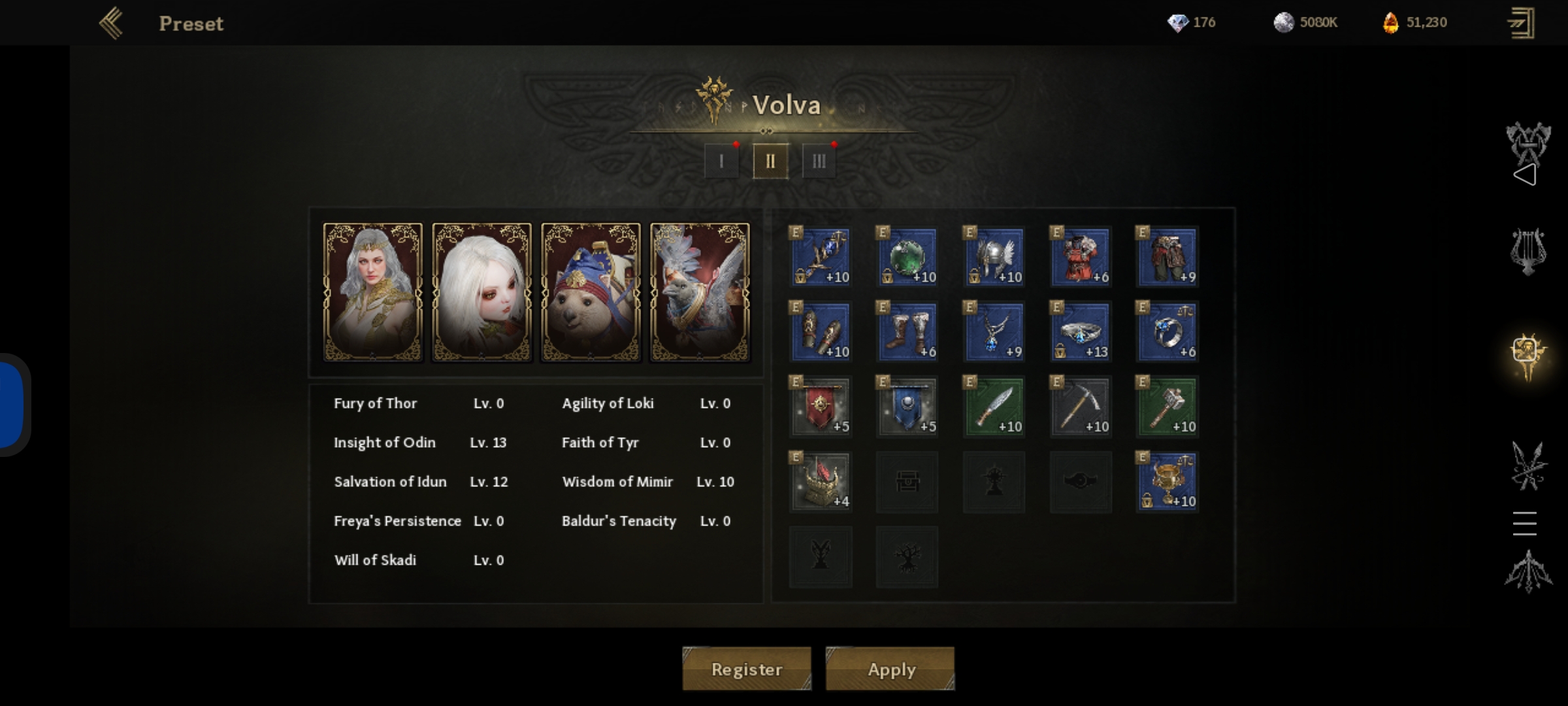Image resolution: width=1568 pixels, height=706 pixels.
Task: Choose the pickaxe tool slot
Action: (x=1081, y=407)
